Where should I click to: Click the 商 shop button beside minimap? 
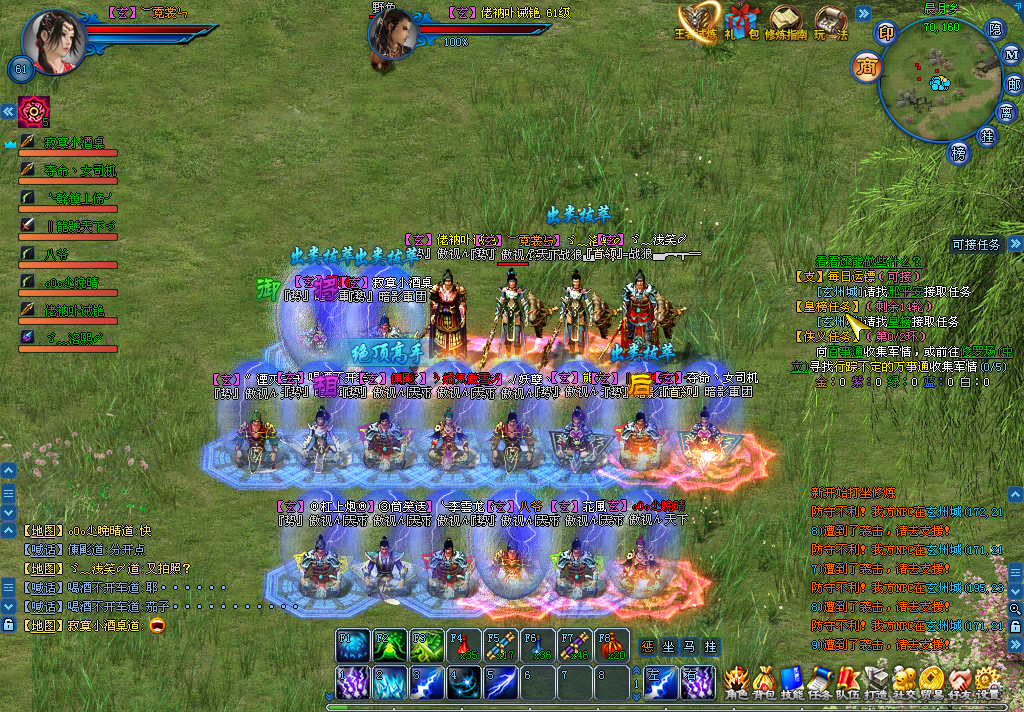point(866,68)
